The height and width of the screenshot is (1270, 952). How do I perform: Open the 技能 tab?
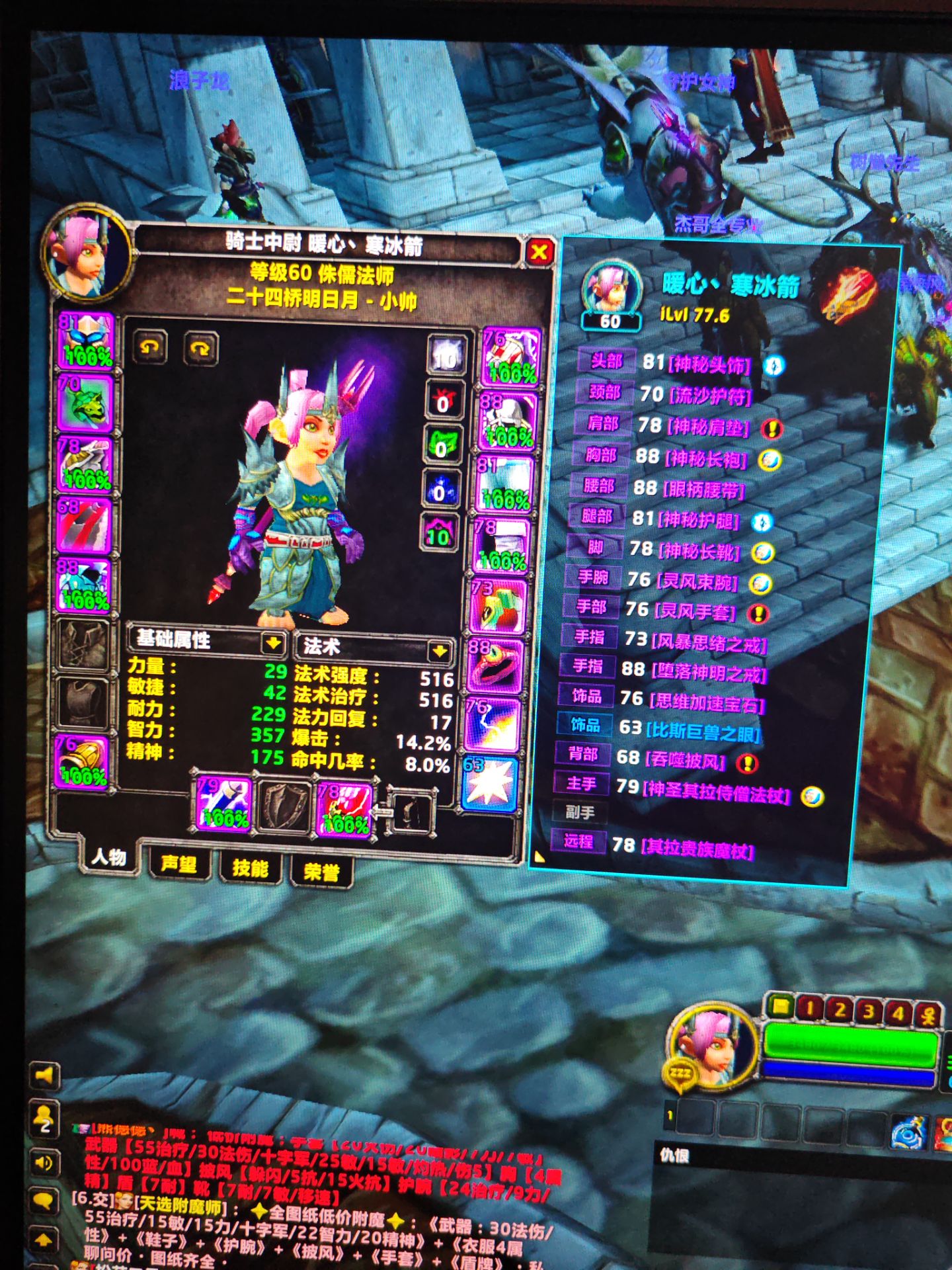tap(250, 868)
